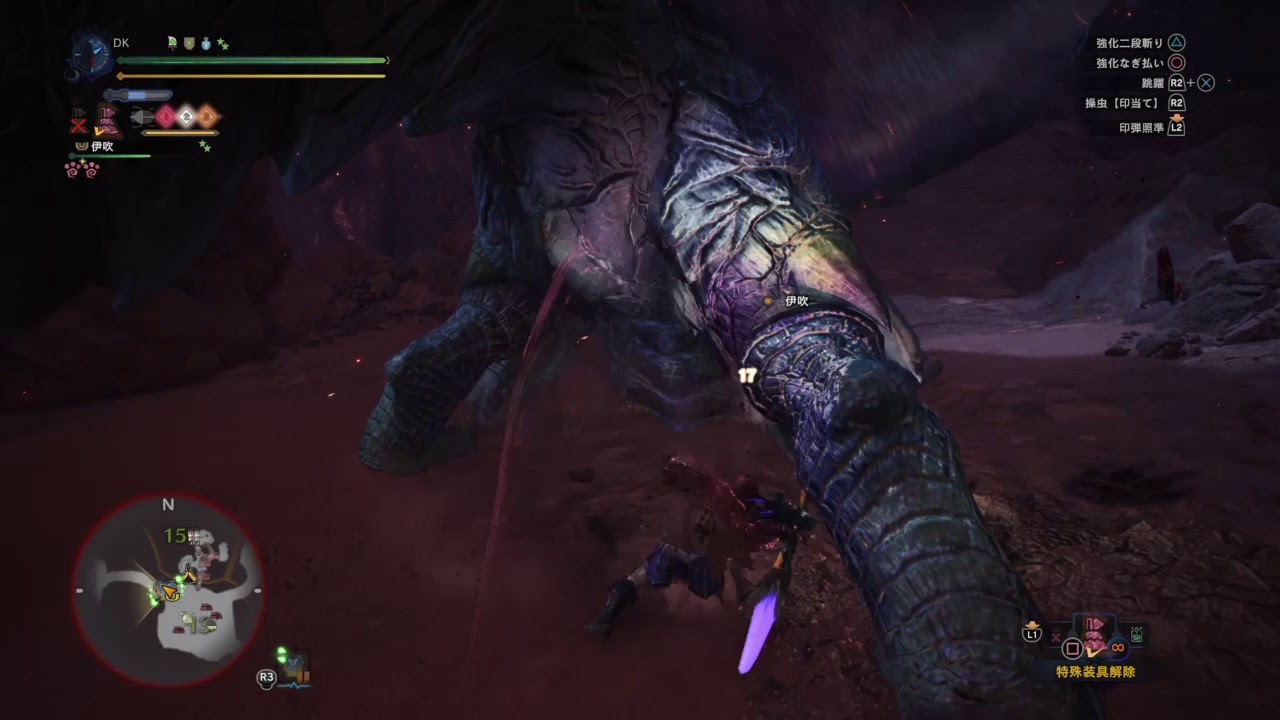1280x720 pixels.
Task: Select the Palico paw print icons
Action: [82, 168]
